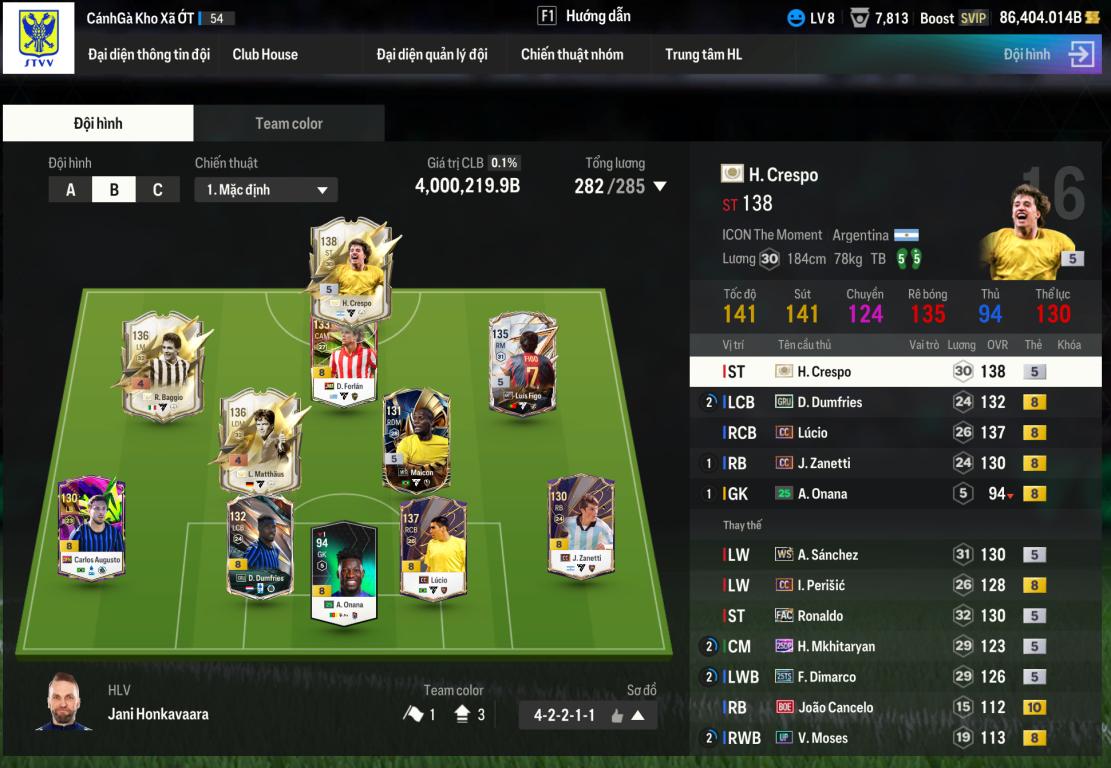Select the R. Baggio player card
The width and height of the screenshot is (1111, 768).
click(x=162, y=365)
